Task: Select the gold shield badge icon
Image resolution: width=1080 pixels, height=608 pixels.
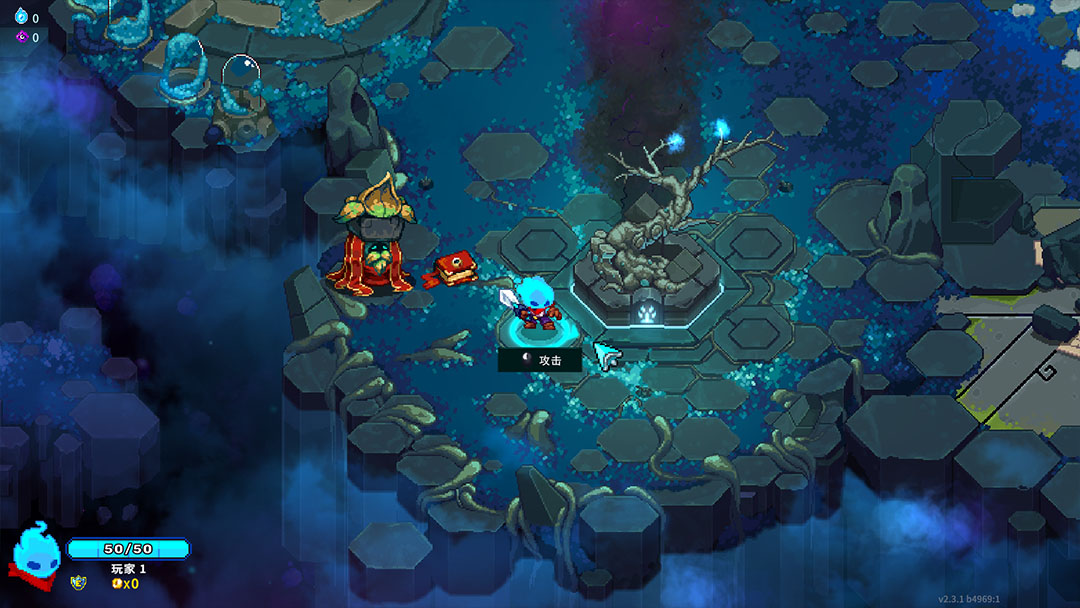Action: 78,582
